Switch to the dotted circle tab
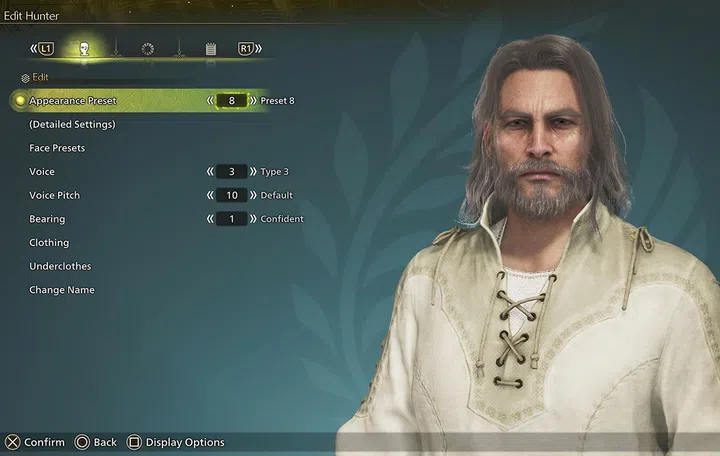720x456 pixels. [x=147, y=48]
